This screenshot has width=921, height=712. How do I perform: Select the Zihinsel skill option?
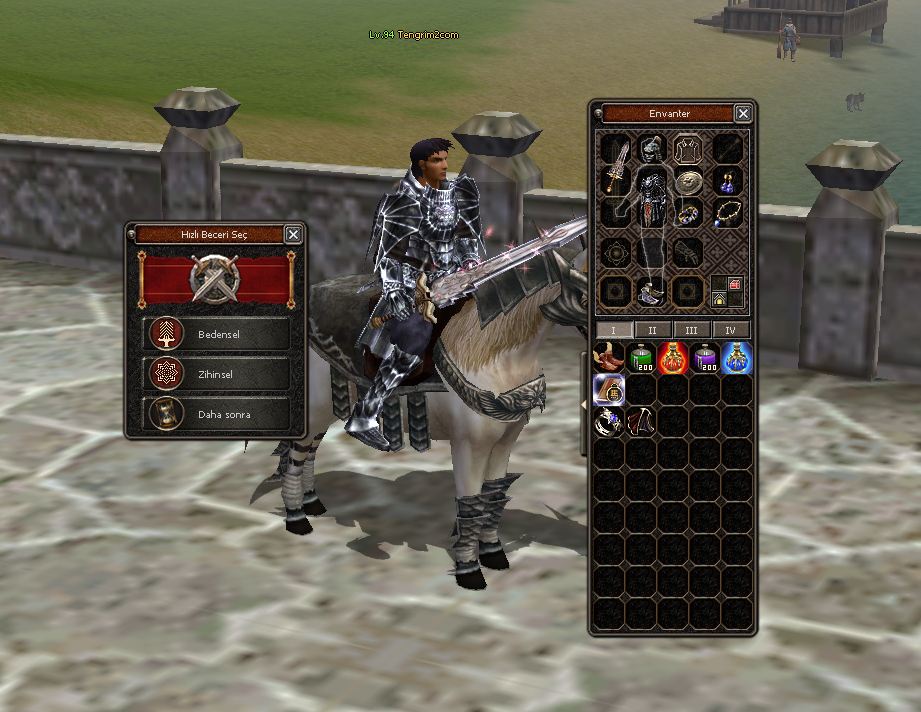tap(219, 374)
